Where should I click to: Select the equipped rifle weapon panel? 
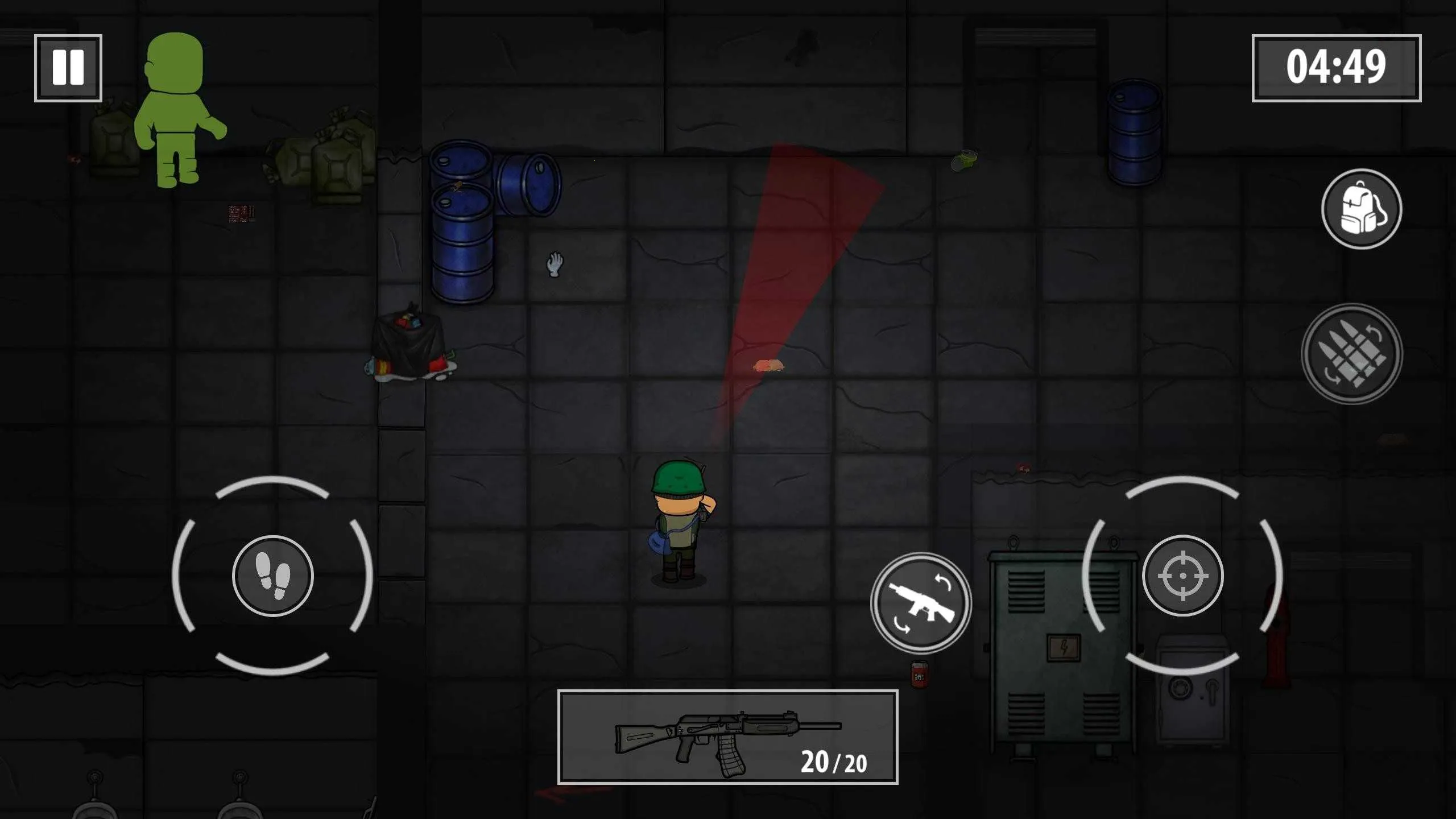point(727,737)
